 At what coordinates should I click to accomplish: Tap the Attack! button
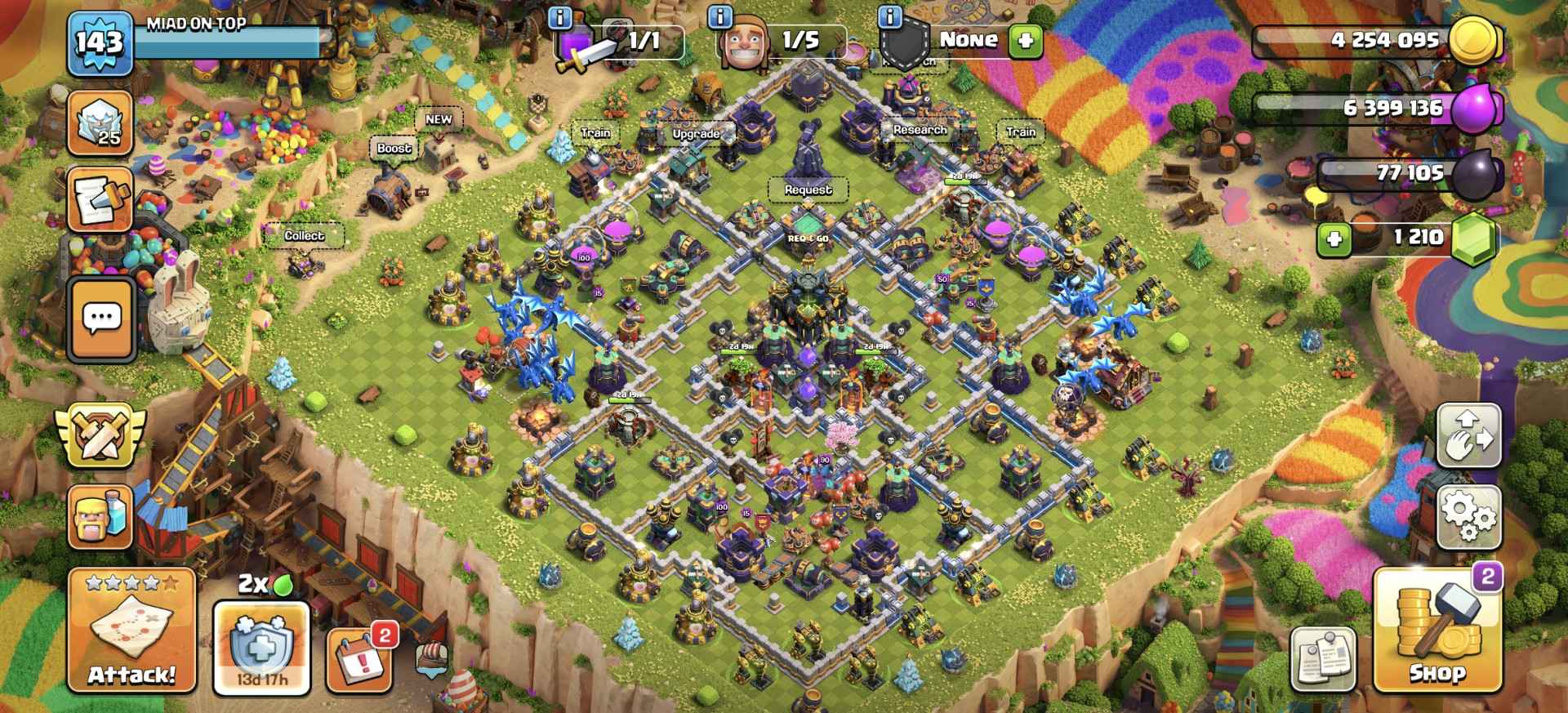pyautogui.click(x=131, y=631)
